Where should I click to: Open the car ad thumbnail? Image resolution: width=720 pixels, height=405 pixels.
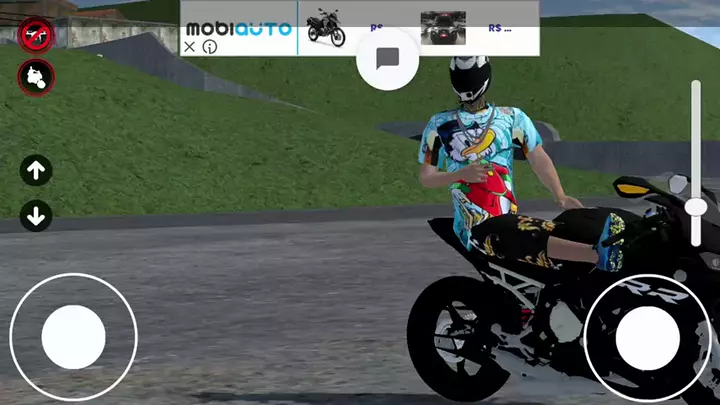pyautogui.click(x=443, y=28)
